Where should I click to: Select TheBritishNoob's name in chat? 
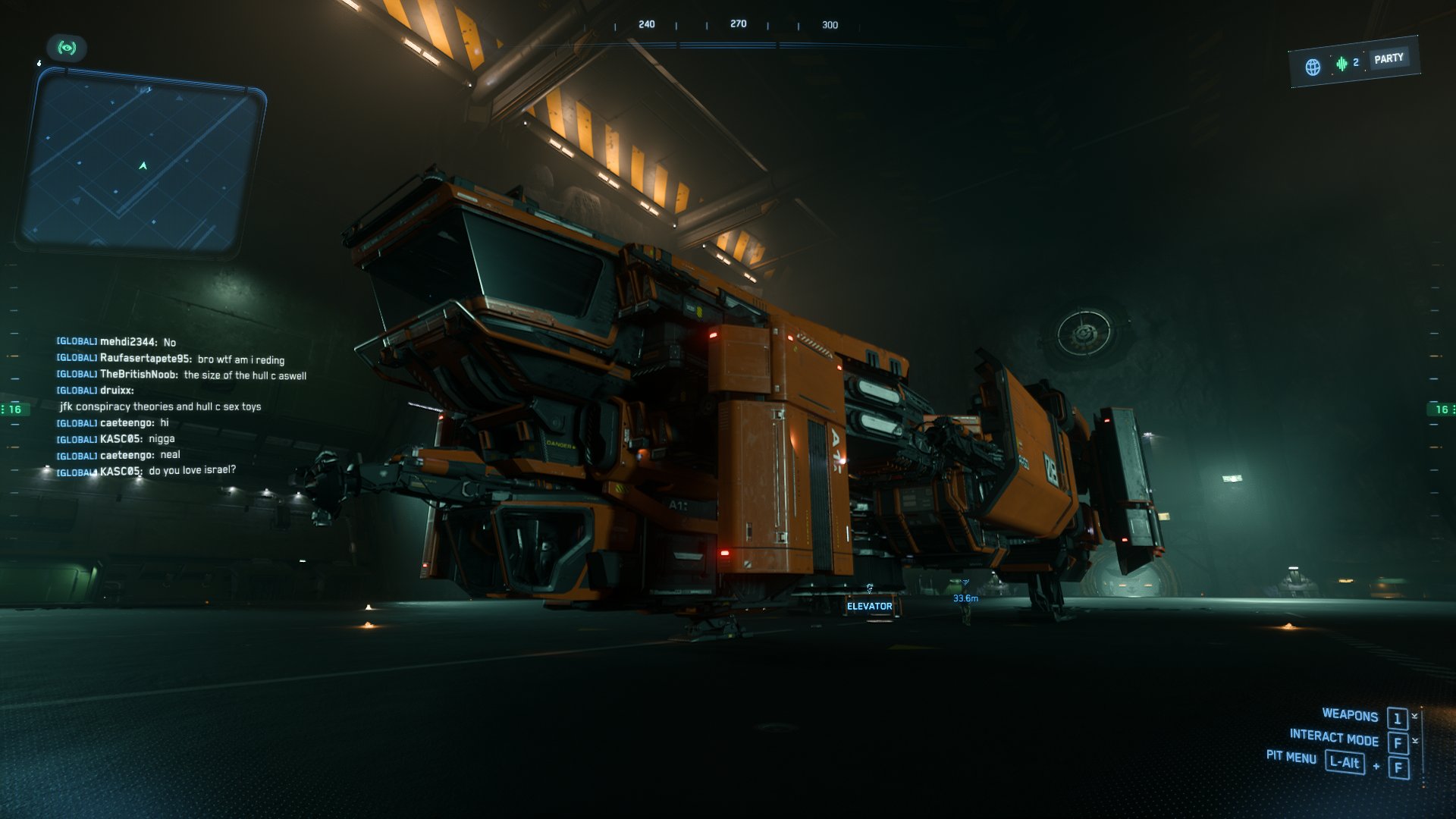tap(139, 375)
